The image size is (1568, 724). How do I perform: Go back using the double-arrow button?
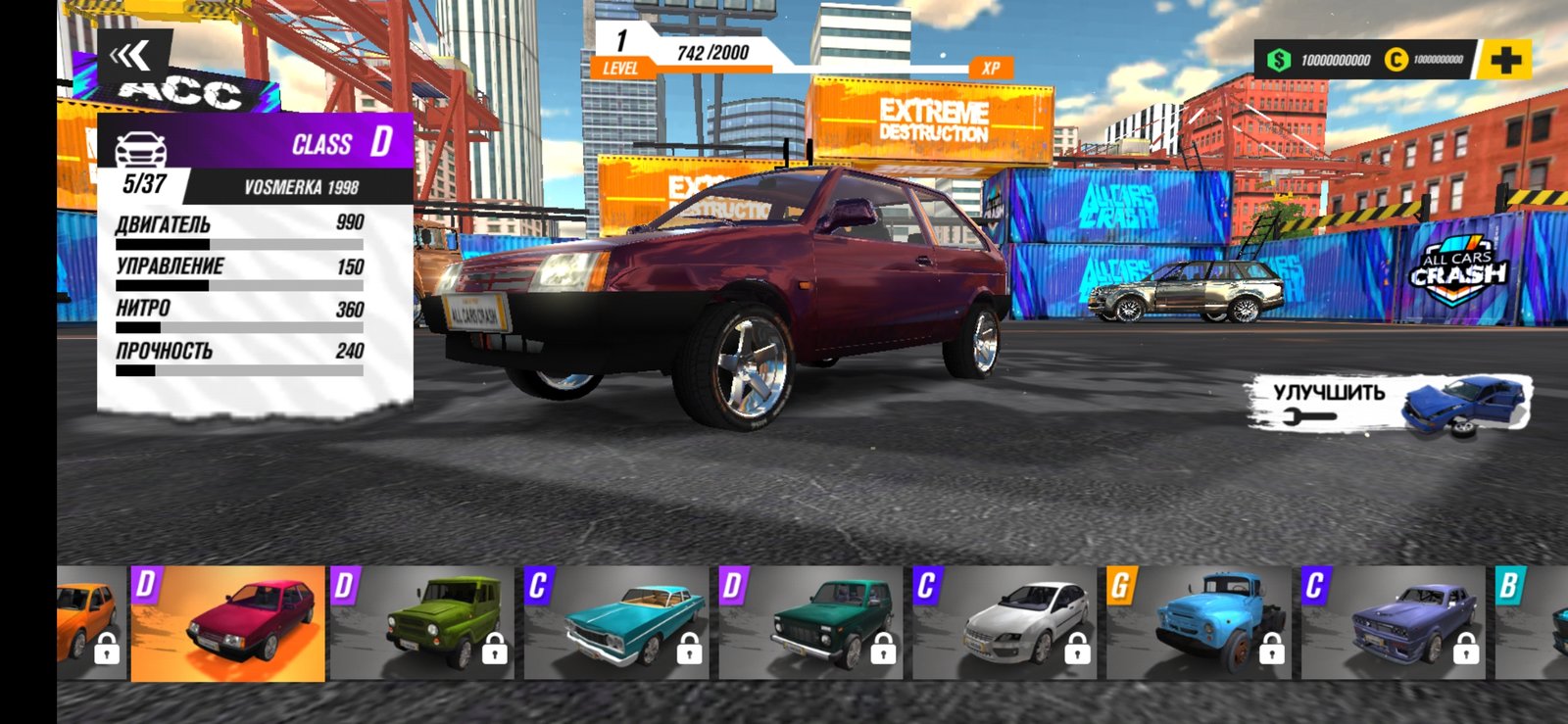click(x=131, y=57)
